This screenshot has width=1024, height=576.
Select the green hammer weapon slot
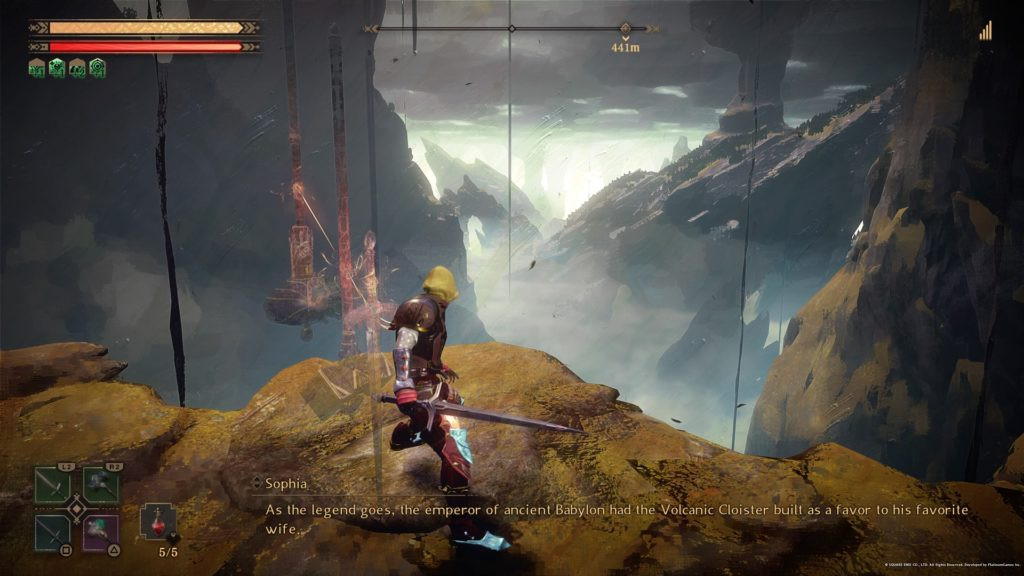(x=101, y=486)
